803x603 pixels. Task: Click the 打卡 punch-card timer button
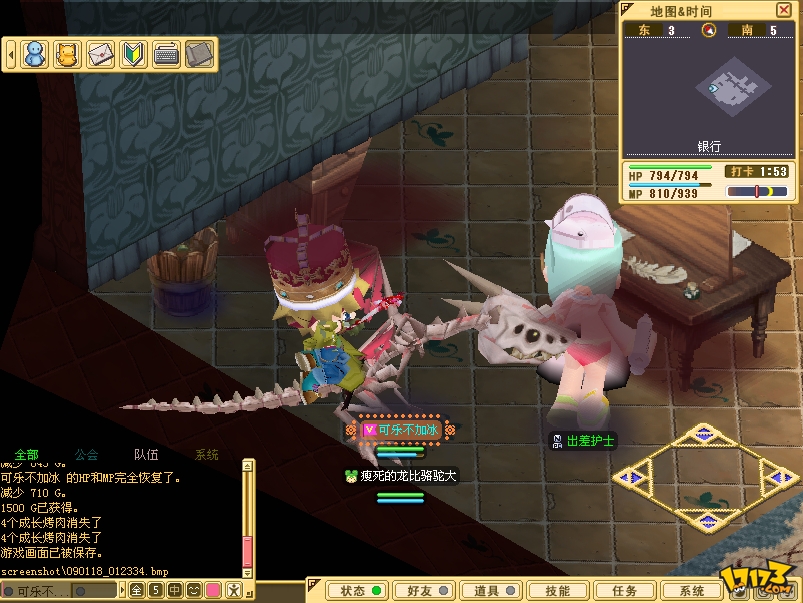[x=741, y=172]
